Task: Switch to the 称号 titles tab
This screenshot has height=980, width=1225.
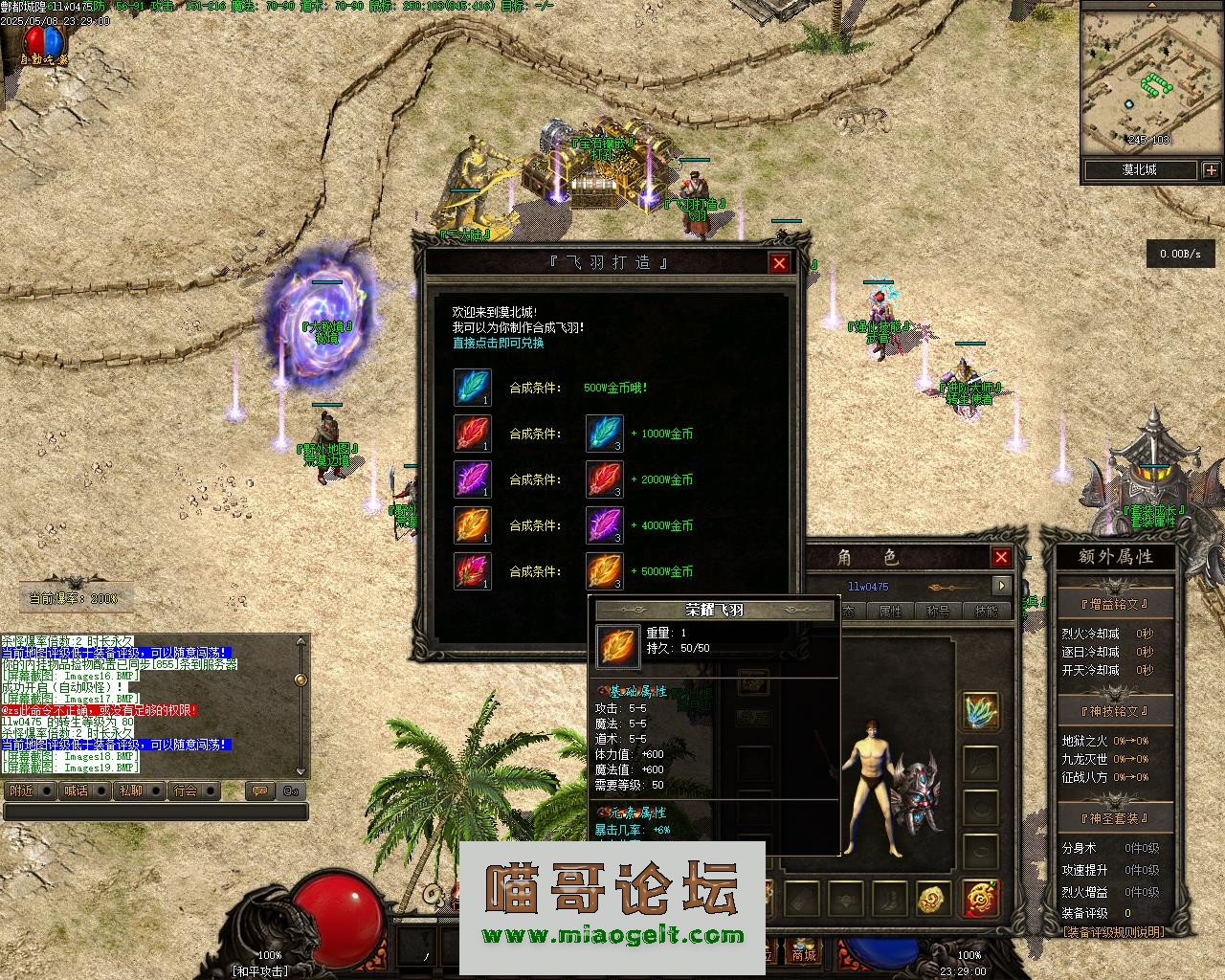Action: click(938, 611)
